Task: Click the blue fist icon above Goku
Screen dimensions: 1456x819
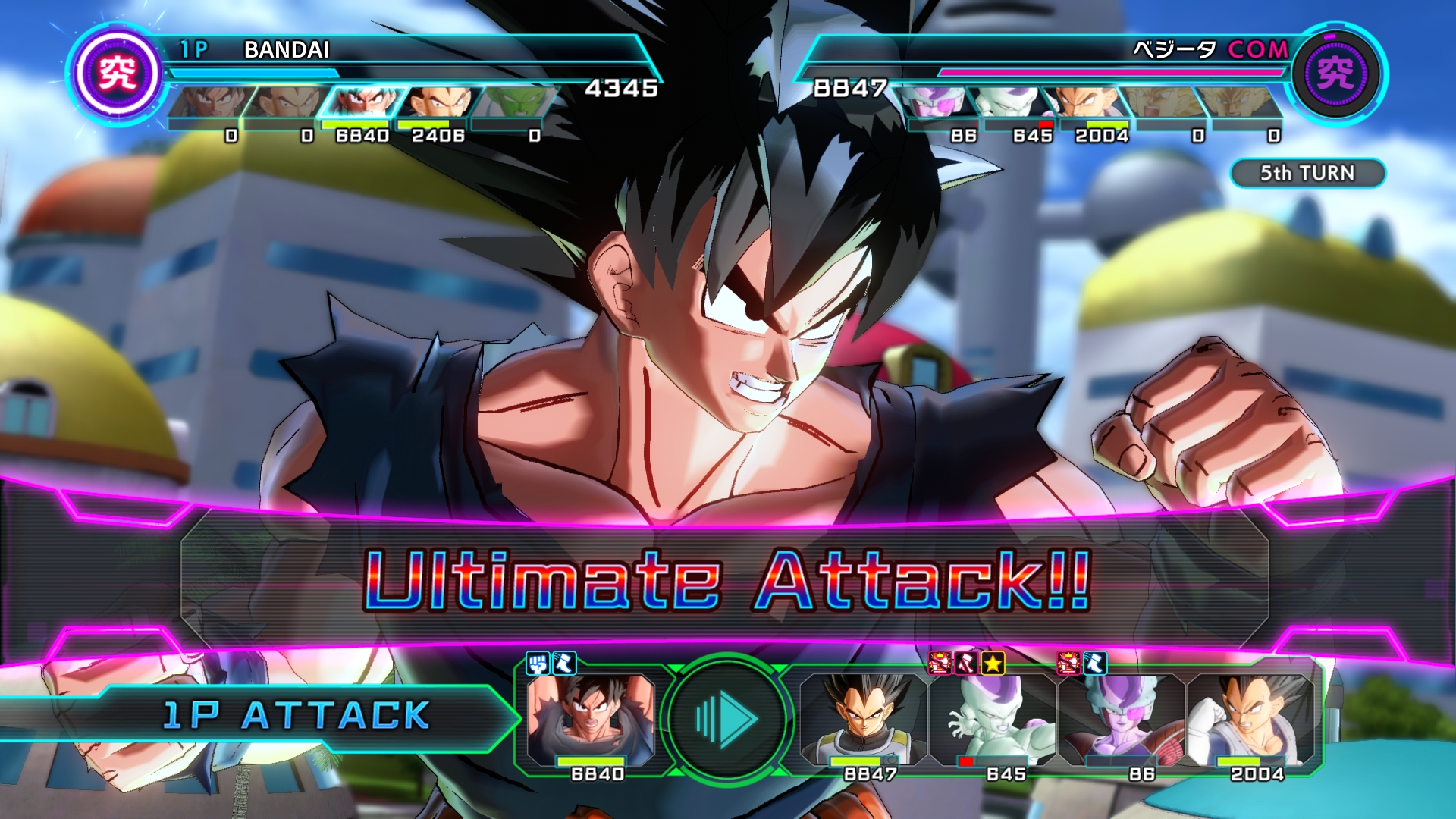Action: coord(538,664)
